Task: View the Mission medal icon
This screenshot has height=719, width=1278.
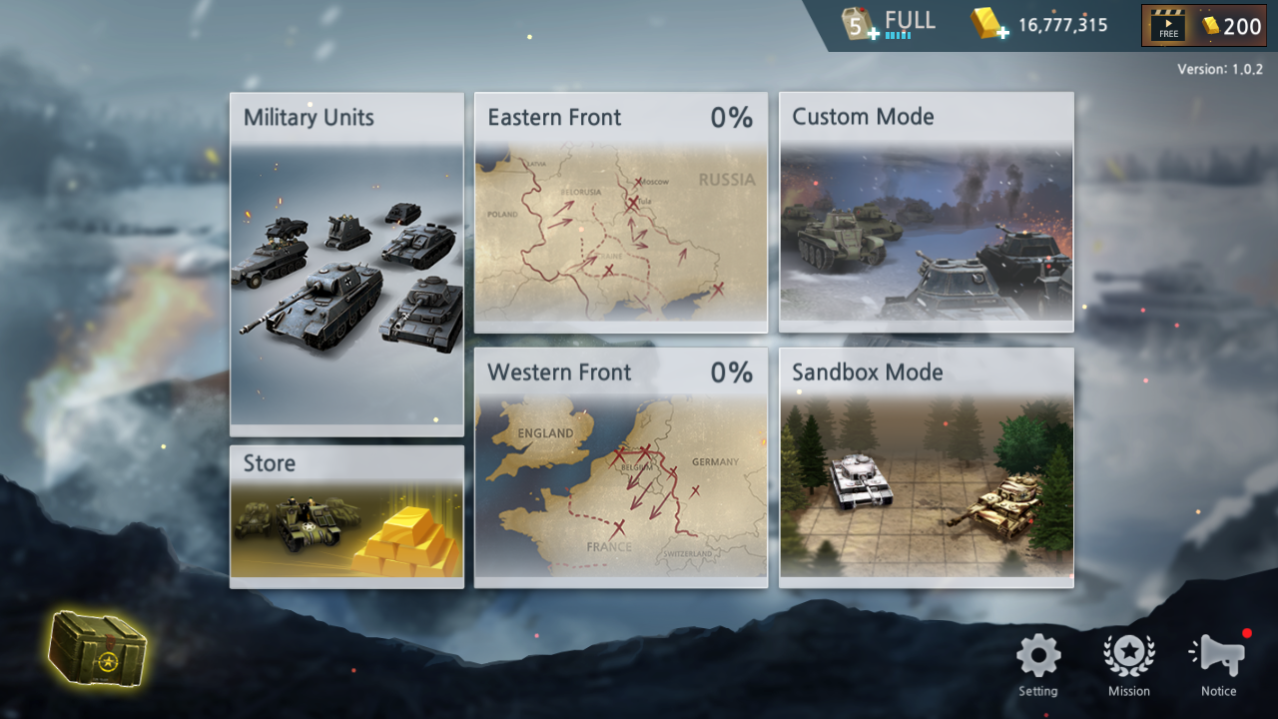Action: click(x=1128, y=660)
